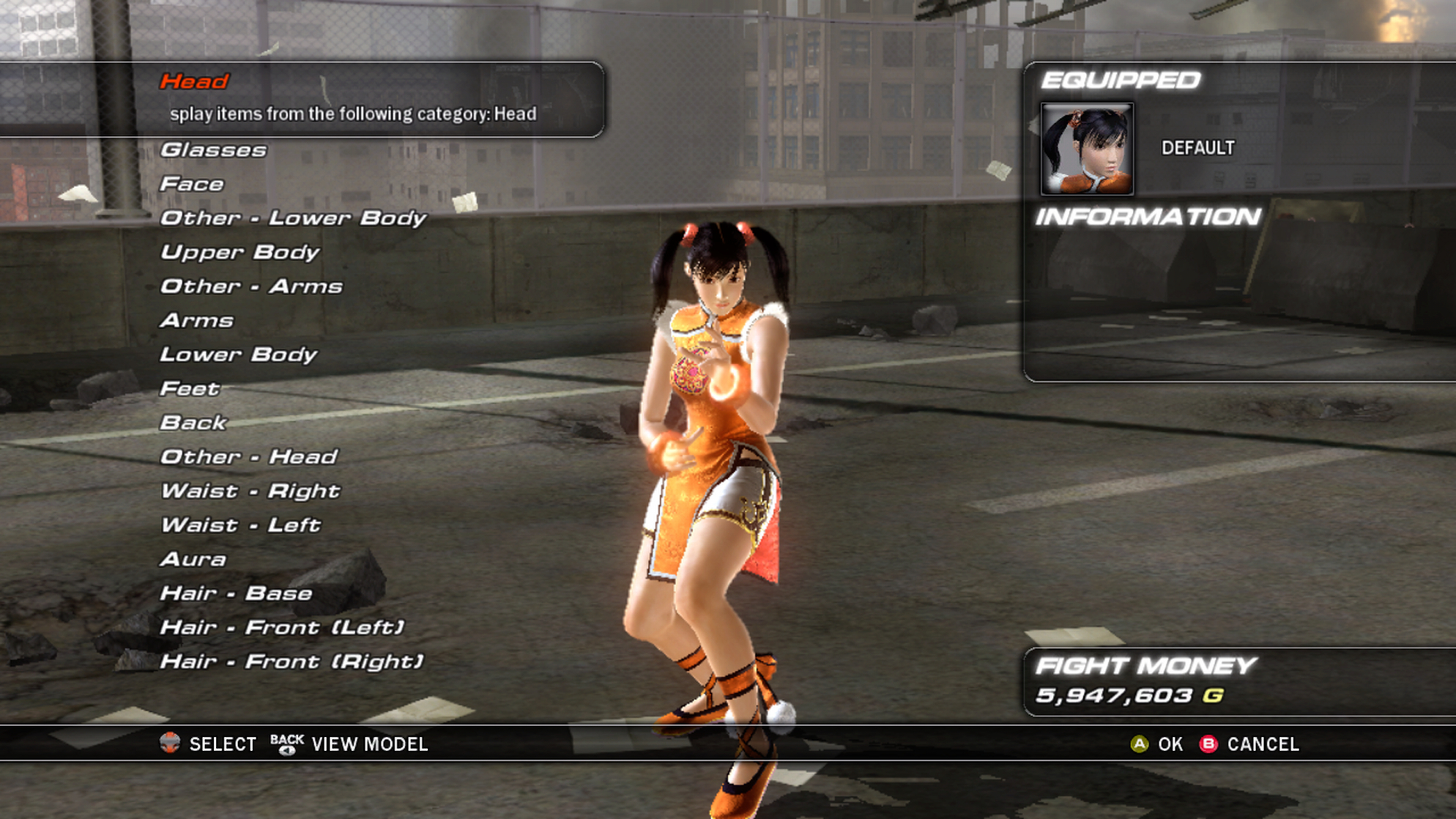This screenshot has width=1456, height=819.
Task: Select the Back category
Action: pos(193,423)
